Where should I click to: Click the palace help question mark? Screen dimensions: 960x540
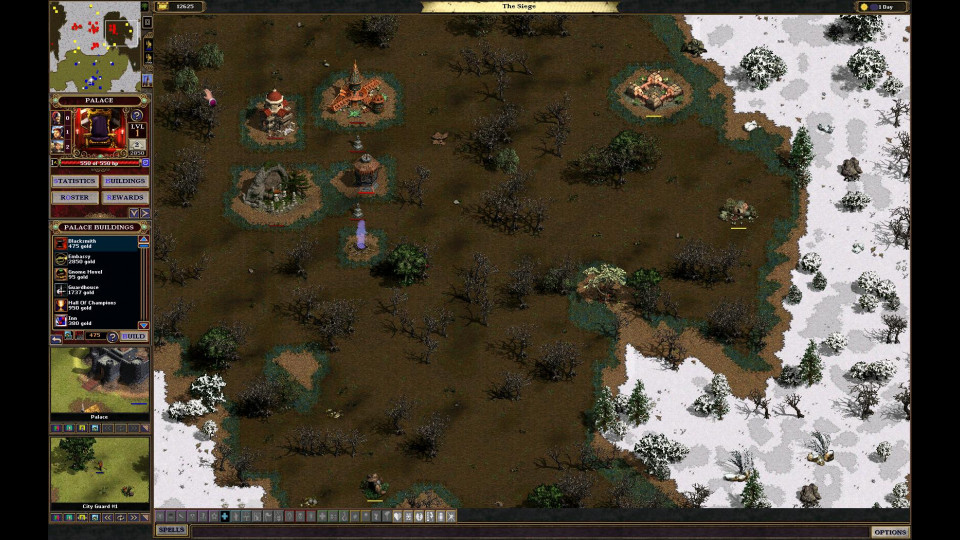point(137,116)
